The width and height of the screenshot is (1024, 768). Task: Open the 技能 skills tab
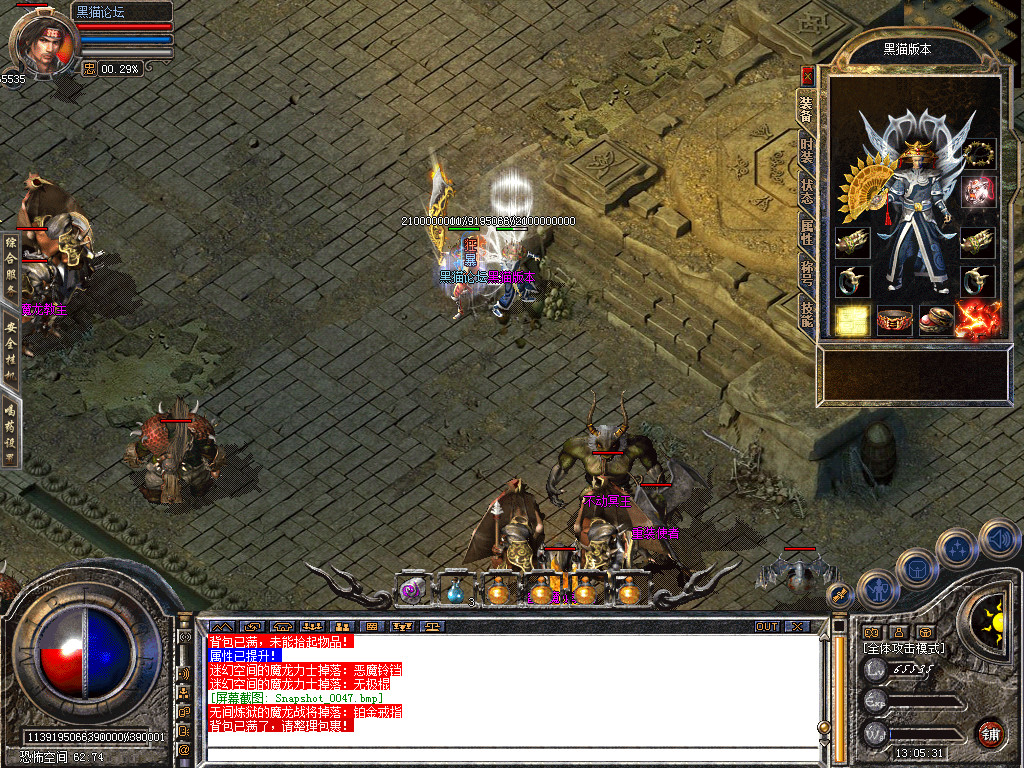coord(807,314)
